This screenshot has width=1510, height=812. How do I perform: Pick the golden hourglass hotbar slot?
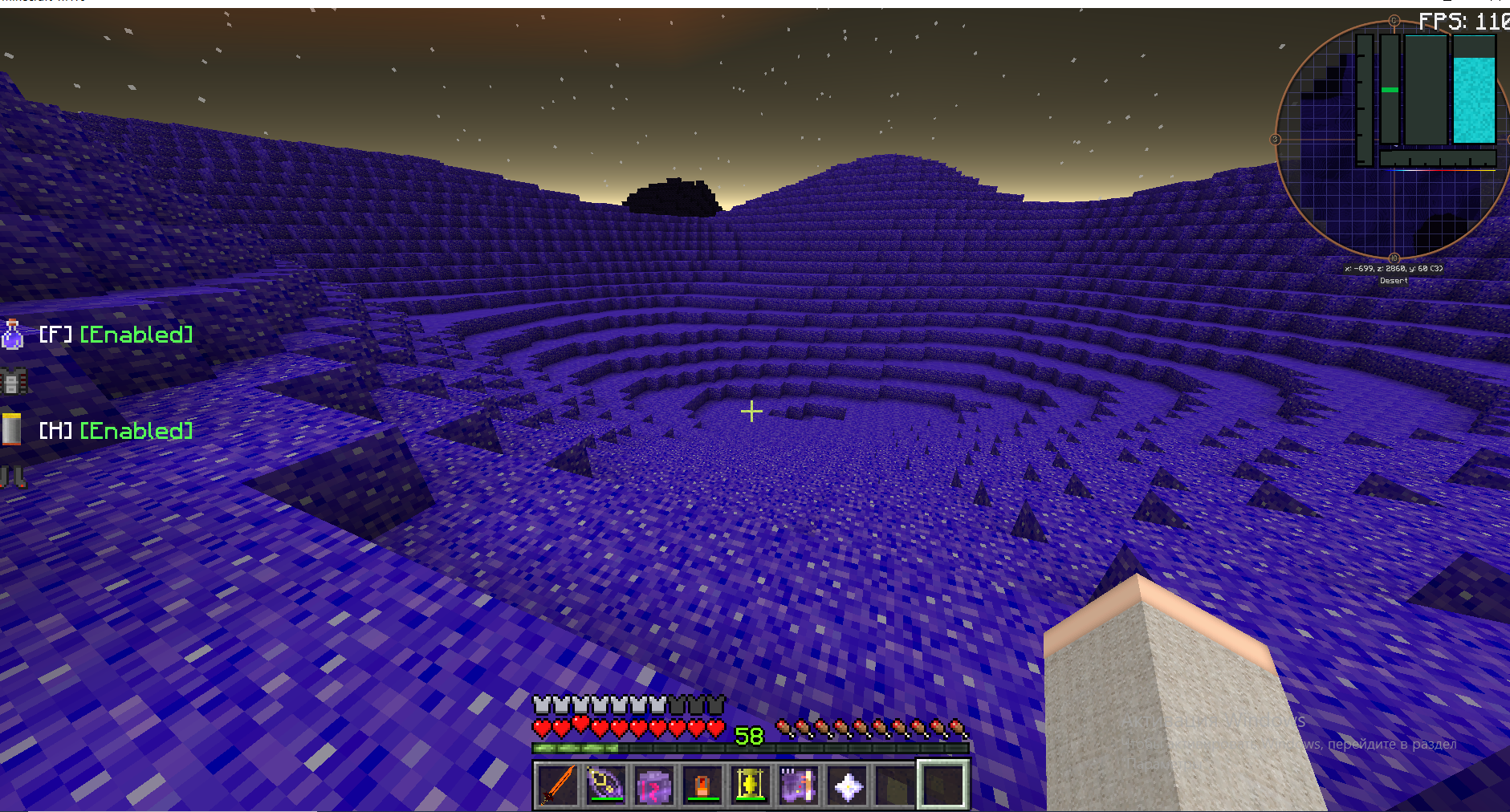(x=751, y=784)
